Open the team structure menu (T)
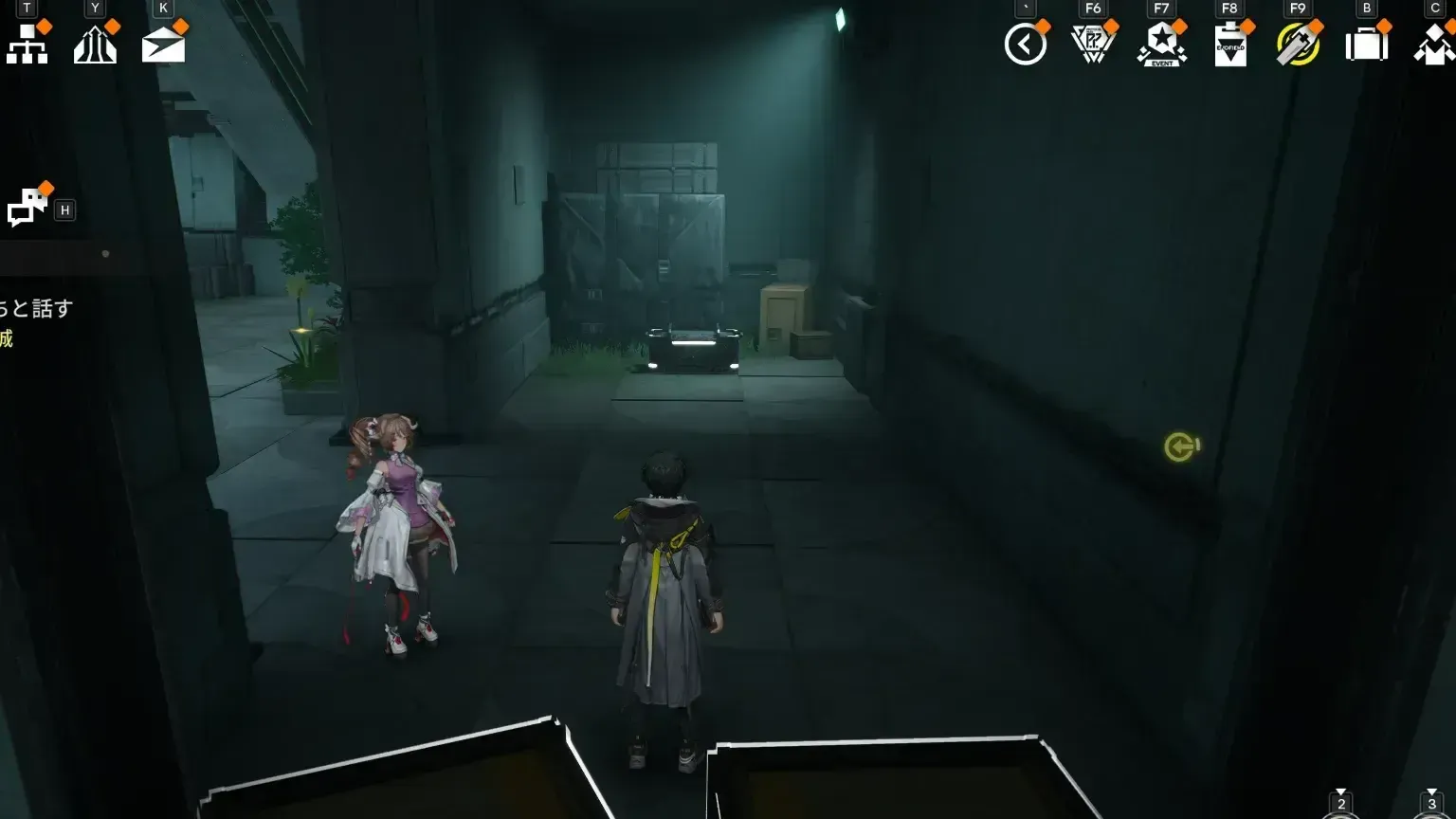 pos(27,43)
